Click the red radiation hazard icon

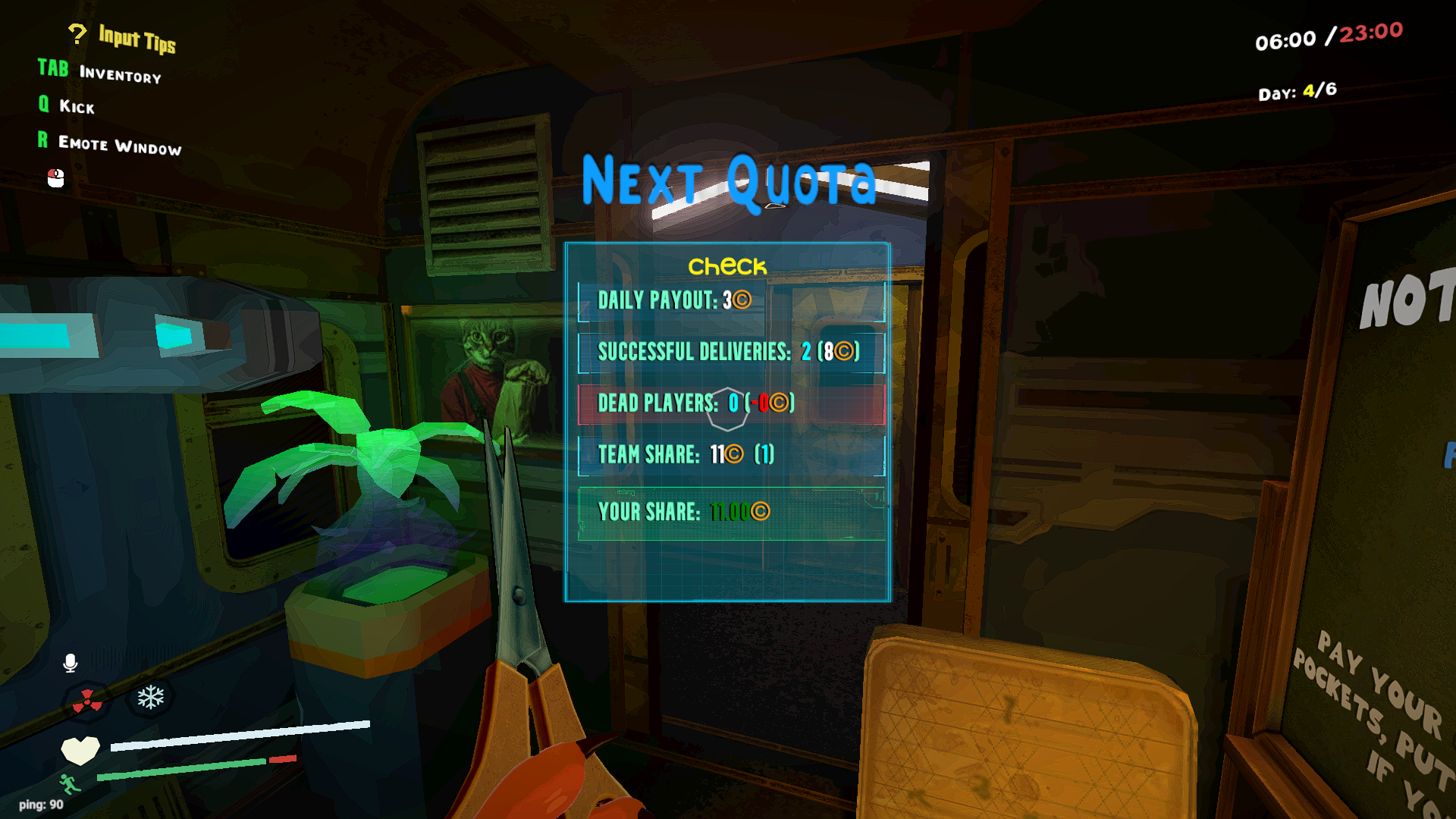87,701
